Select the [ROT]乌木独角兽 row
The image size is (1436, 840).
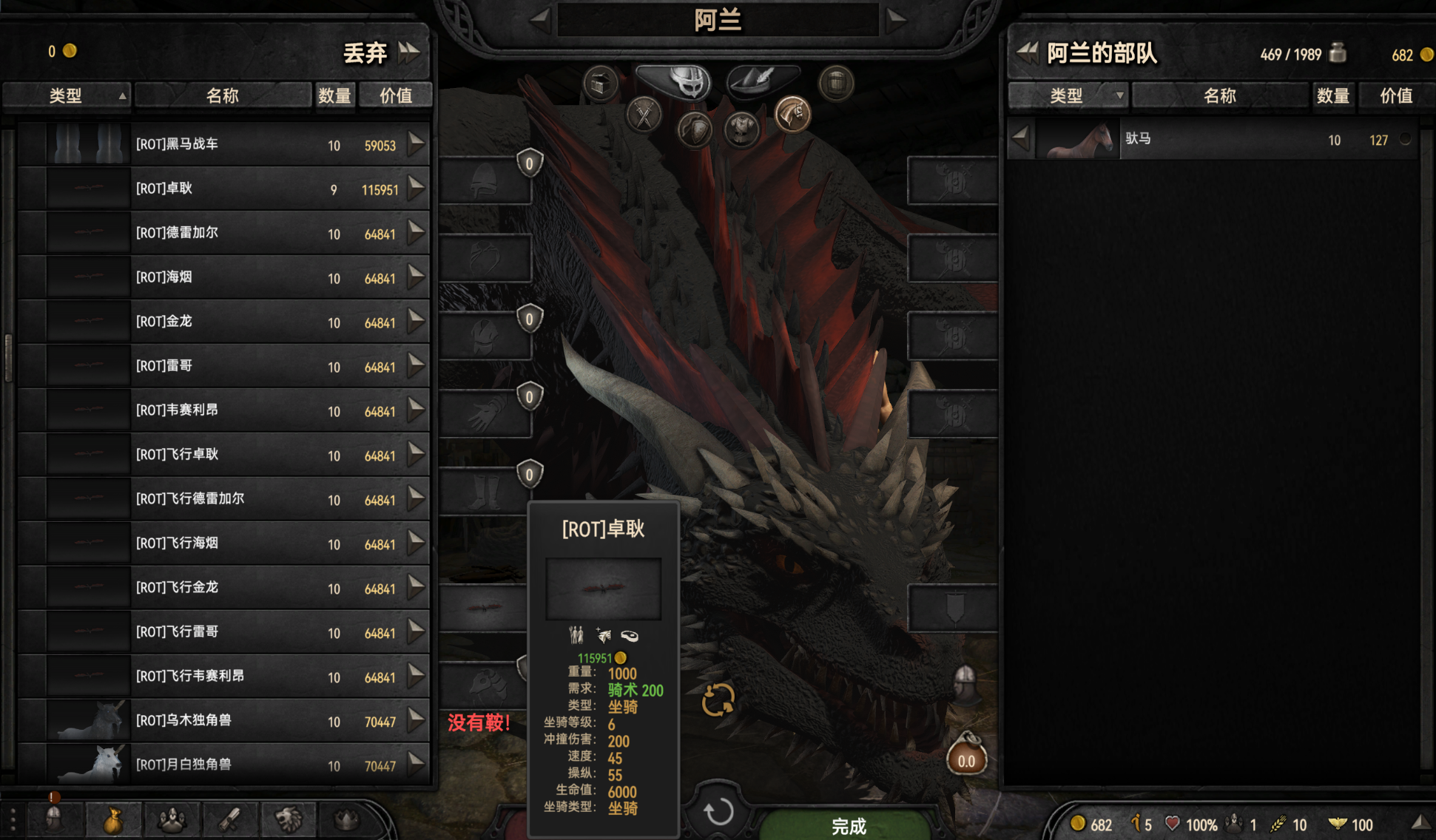(222, 720)
